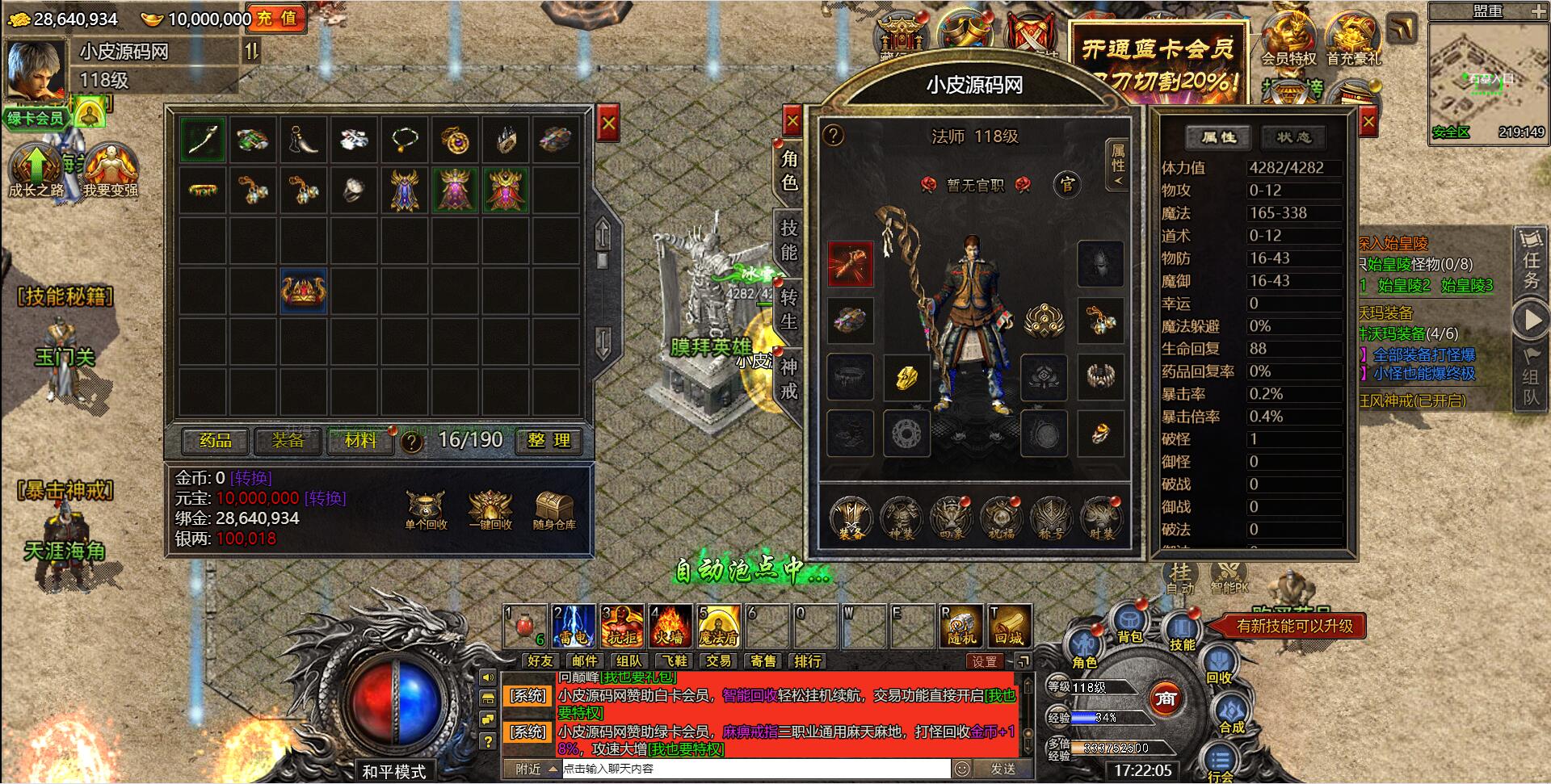Close the attribute stats panel
Image resolution: width=1551 pixels, height=784 pixels.
click(x=1368, y=123)
